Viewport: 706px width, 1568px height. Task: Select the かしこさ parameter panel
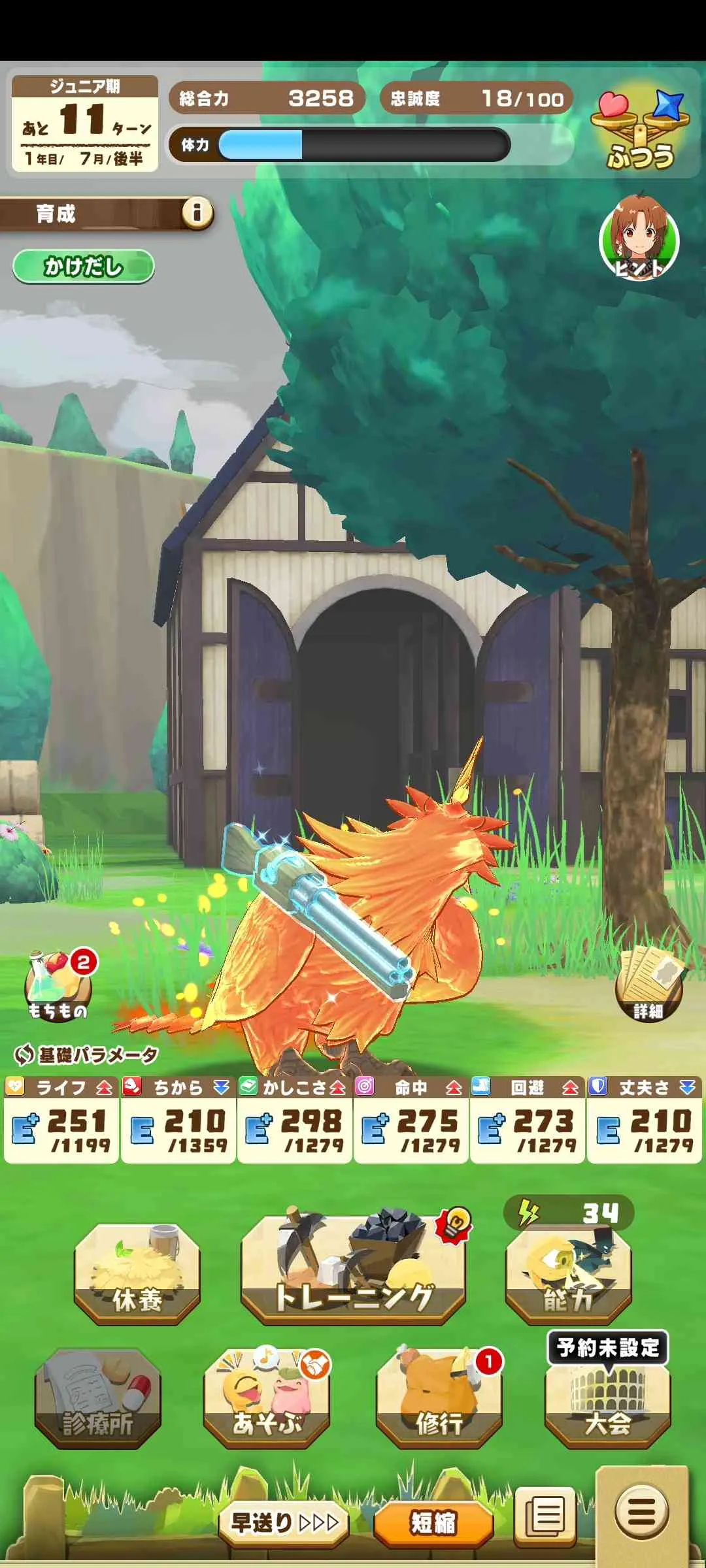coord(295,1120)
